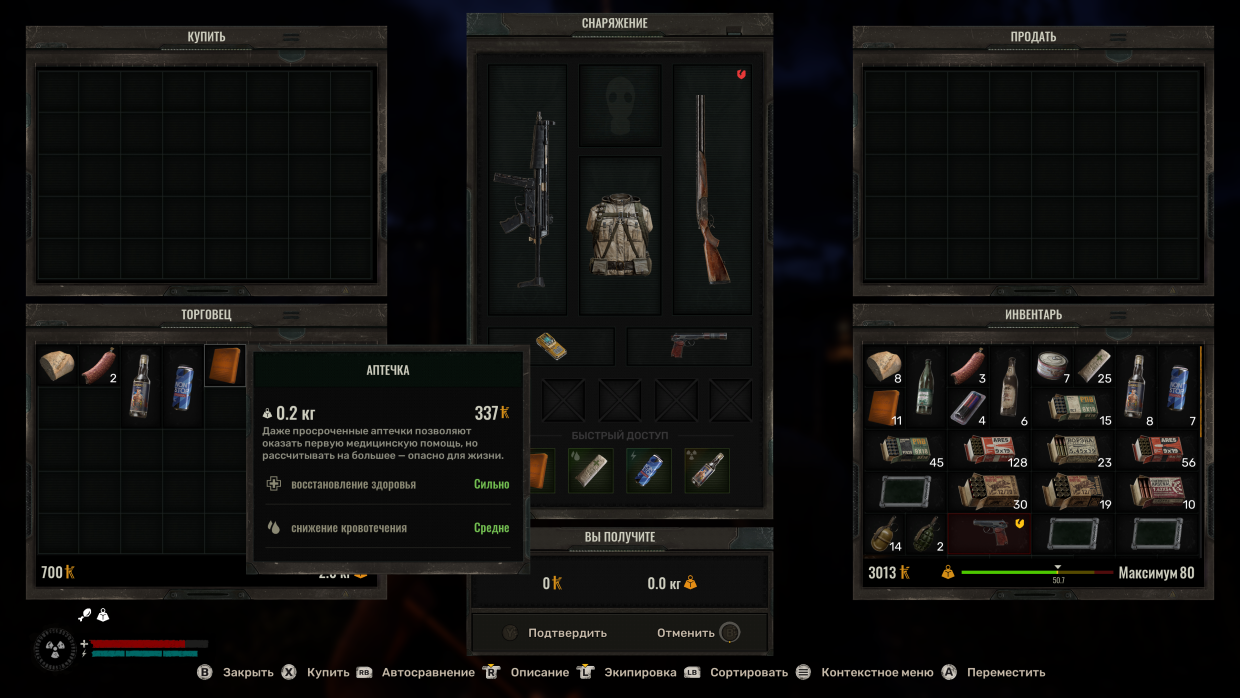The width and height of the screenshot is (1240, 698).
Task: Select the equipped submachine gun slot
Action: [527, 190]
